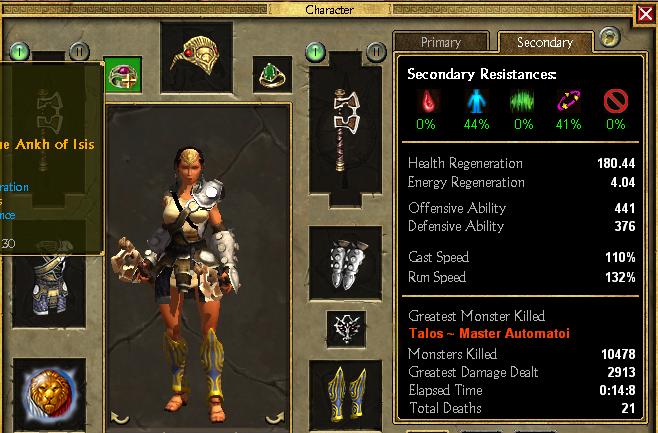Pick the green gem ring slot
658x433 pixels.
tap(269, 74)
